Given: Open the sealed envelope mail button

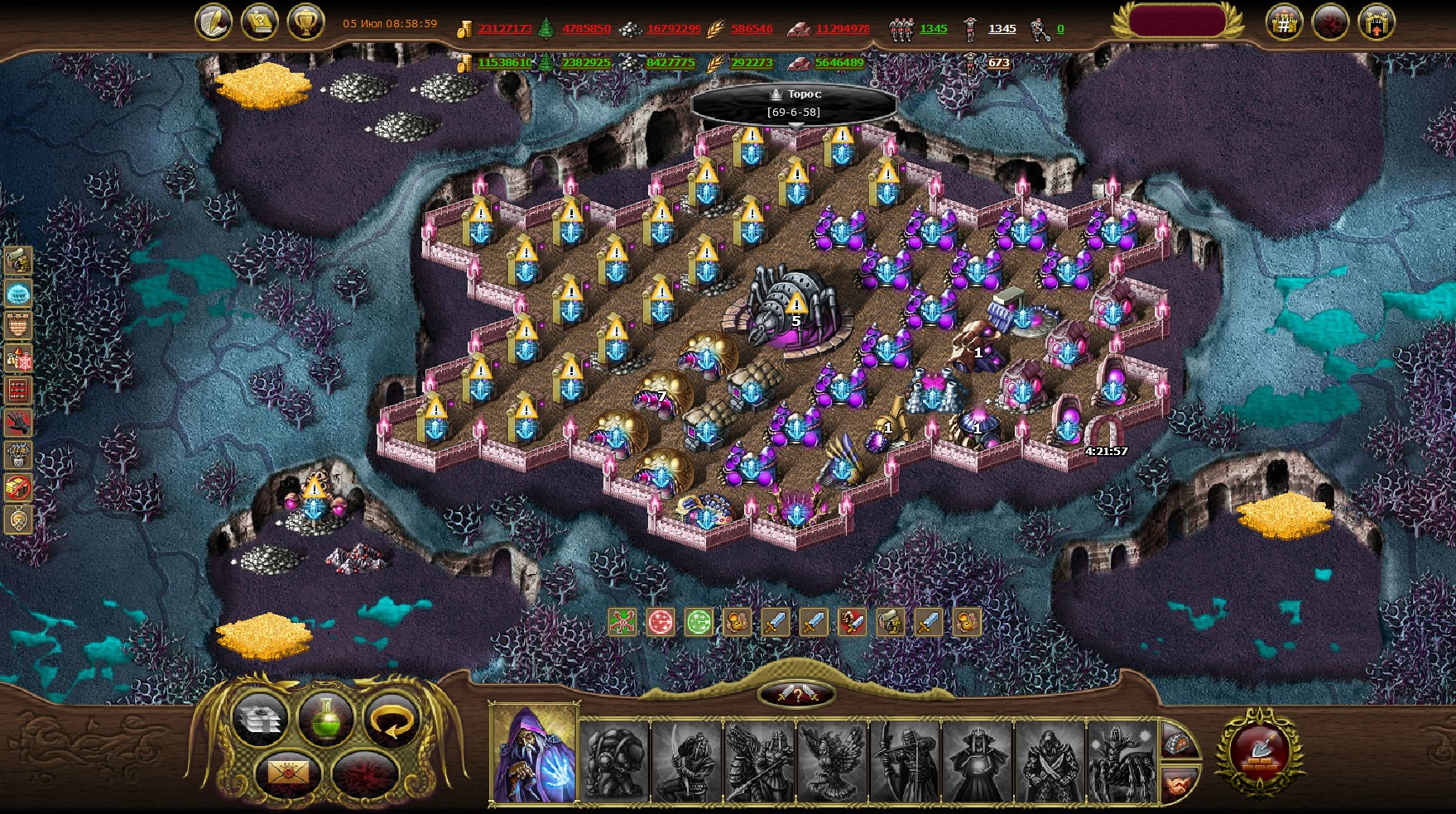Looking at the screenshot, I should point(288,774).
